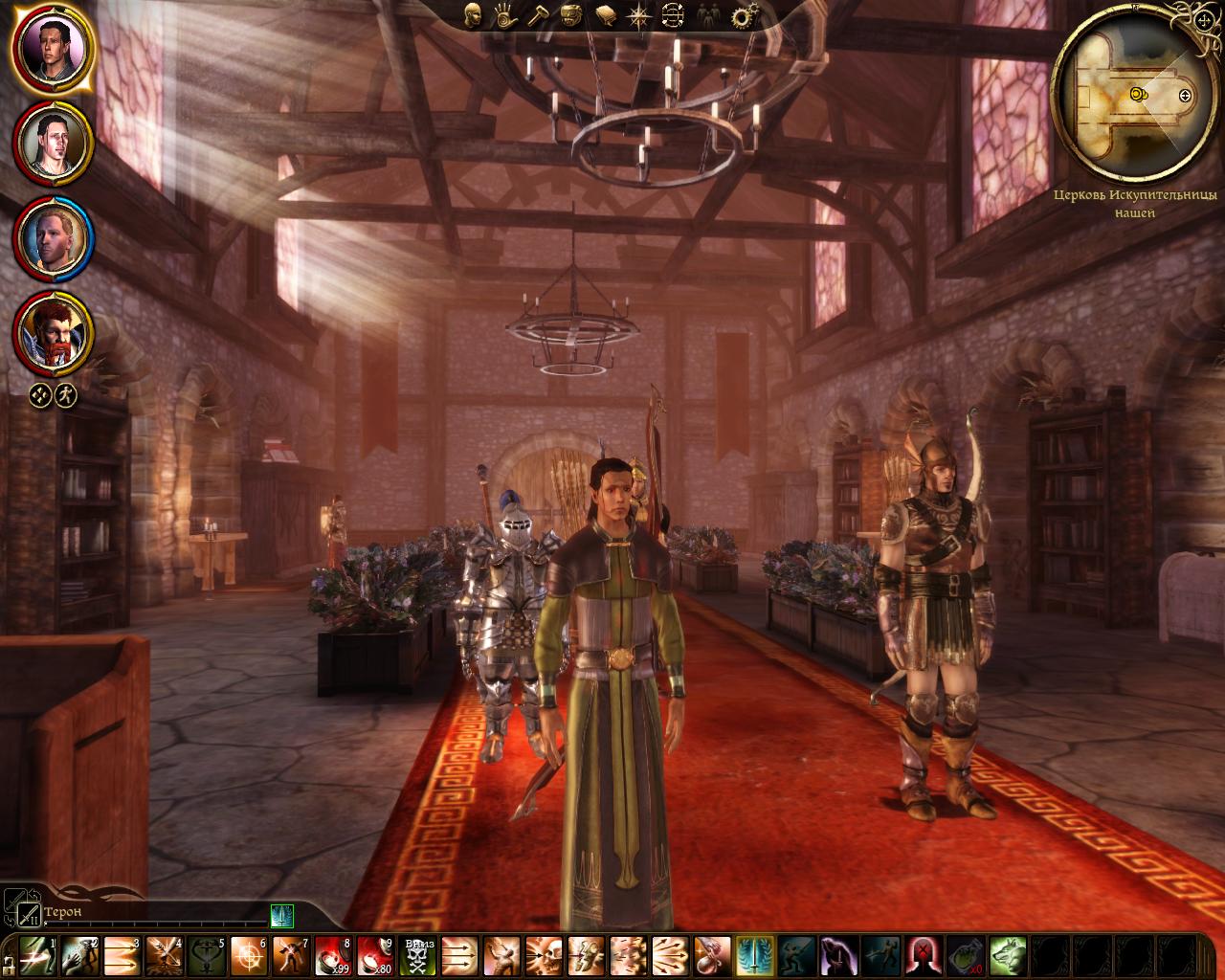The image size is (1225, 980).
Task: Open the tactics screen with the masked face icon
Action: point(572,16)
